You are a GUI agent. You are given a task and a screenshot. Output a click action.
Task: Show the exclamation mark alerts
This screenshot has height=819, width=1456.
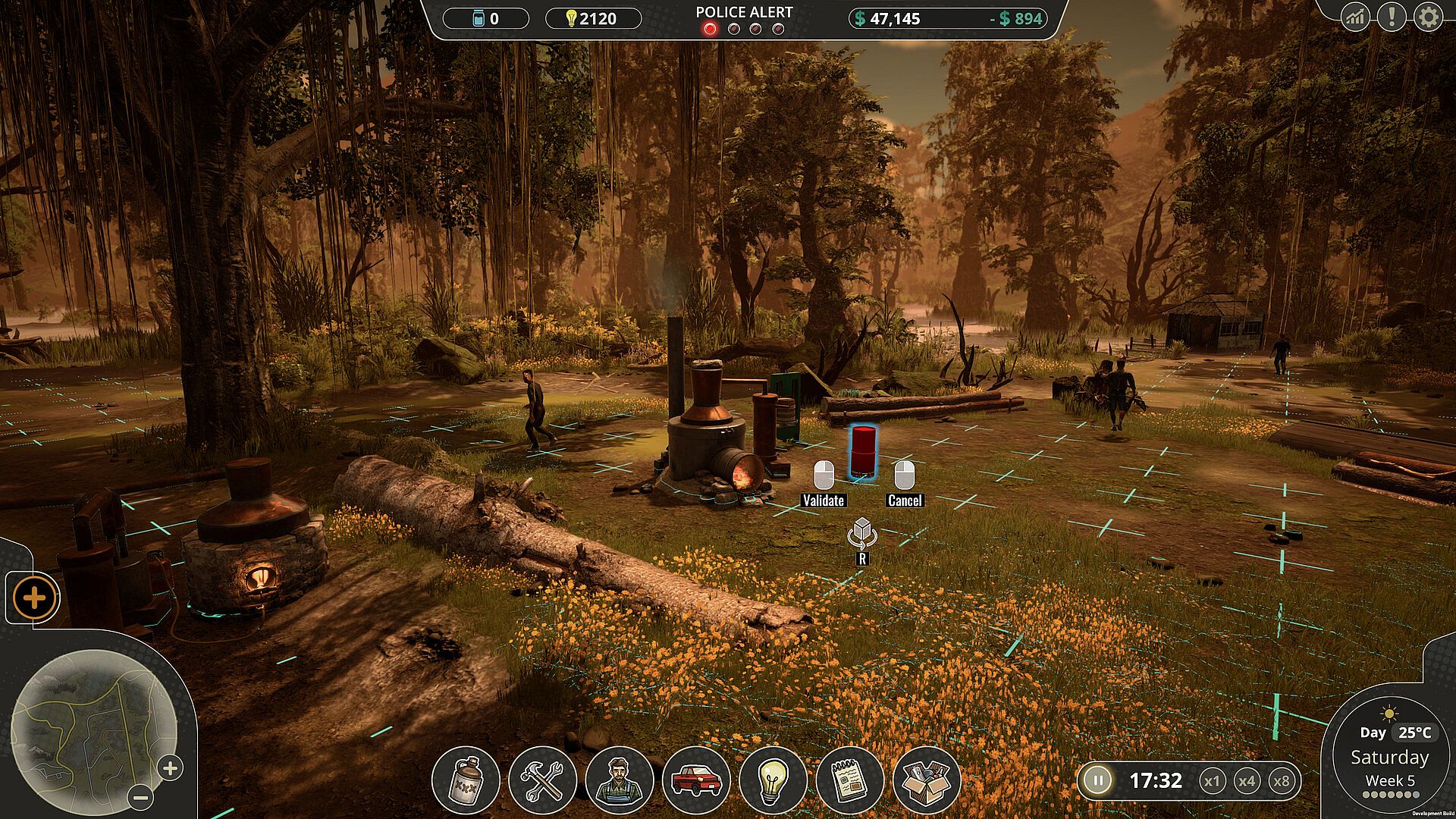pos(1392,17)
